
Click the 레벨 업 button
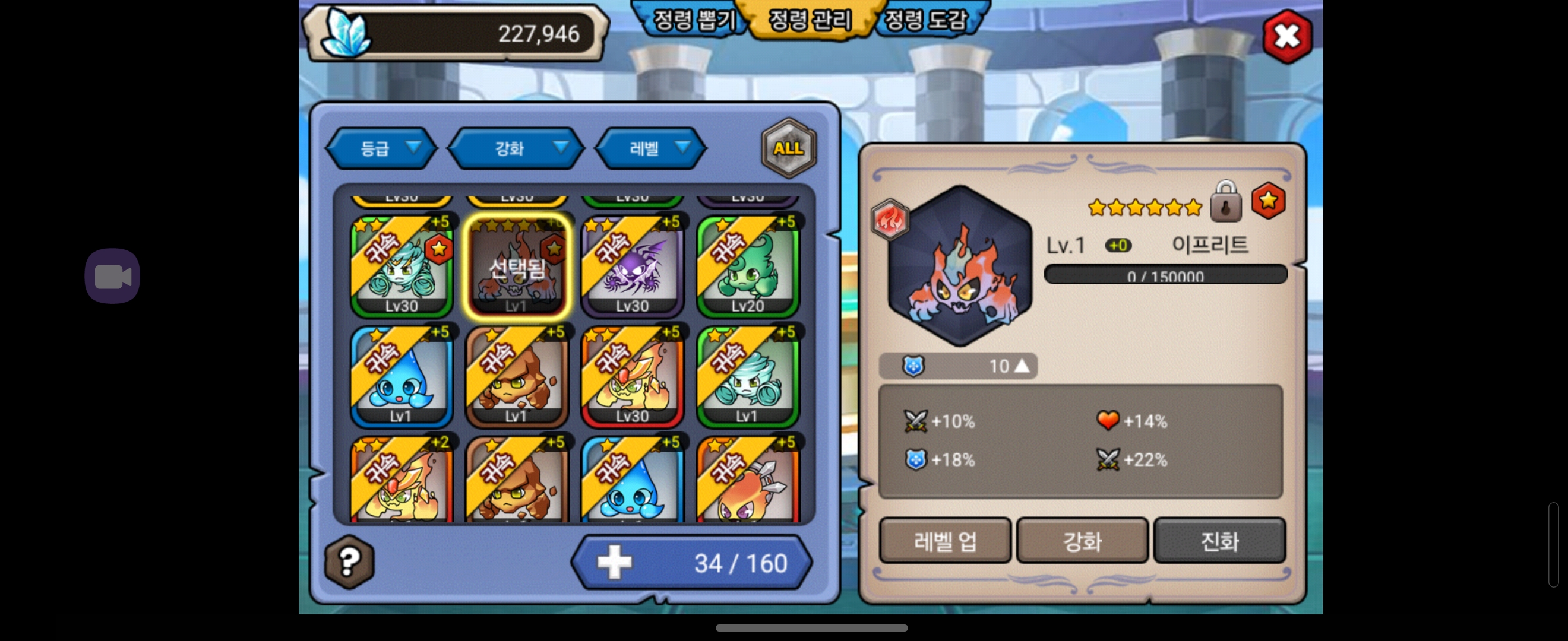945,541
